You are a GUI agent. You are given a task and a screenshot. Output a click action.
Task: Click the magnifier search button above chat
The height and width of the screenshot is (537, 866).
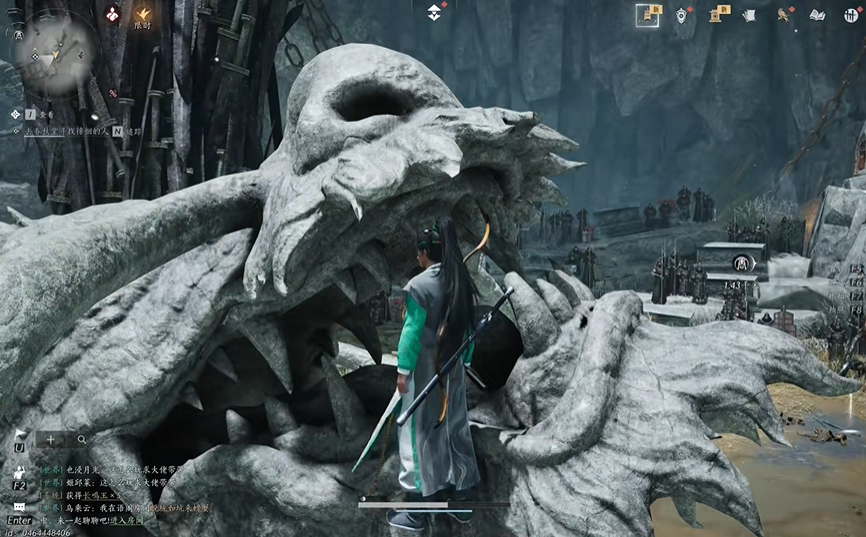tap(82, 439)
